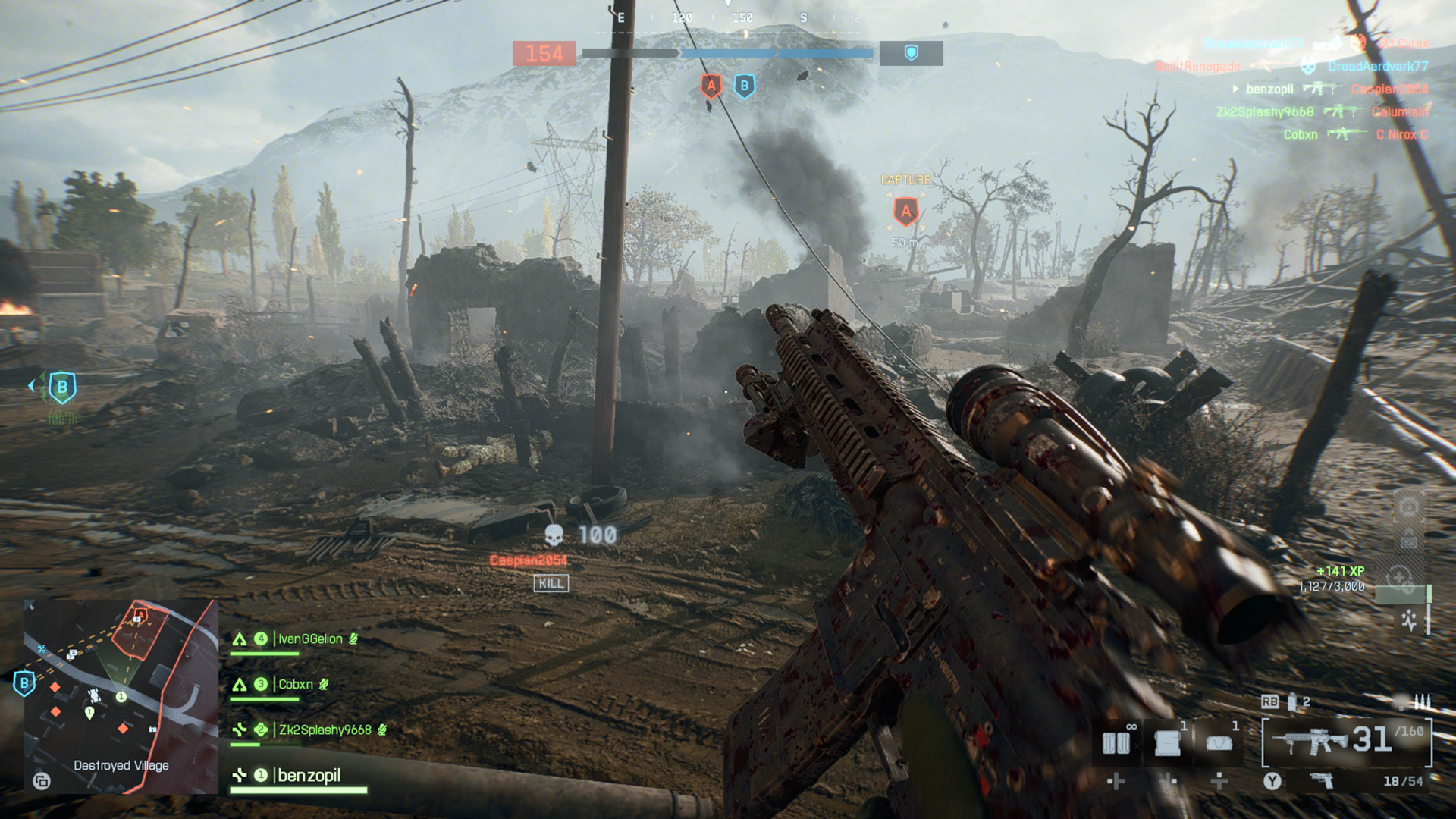Select the ammo crate gadget slot
Image resolution: width=1456 pixels, height=819 pixels.
(x=1168, y=743)
